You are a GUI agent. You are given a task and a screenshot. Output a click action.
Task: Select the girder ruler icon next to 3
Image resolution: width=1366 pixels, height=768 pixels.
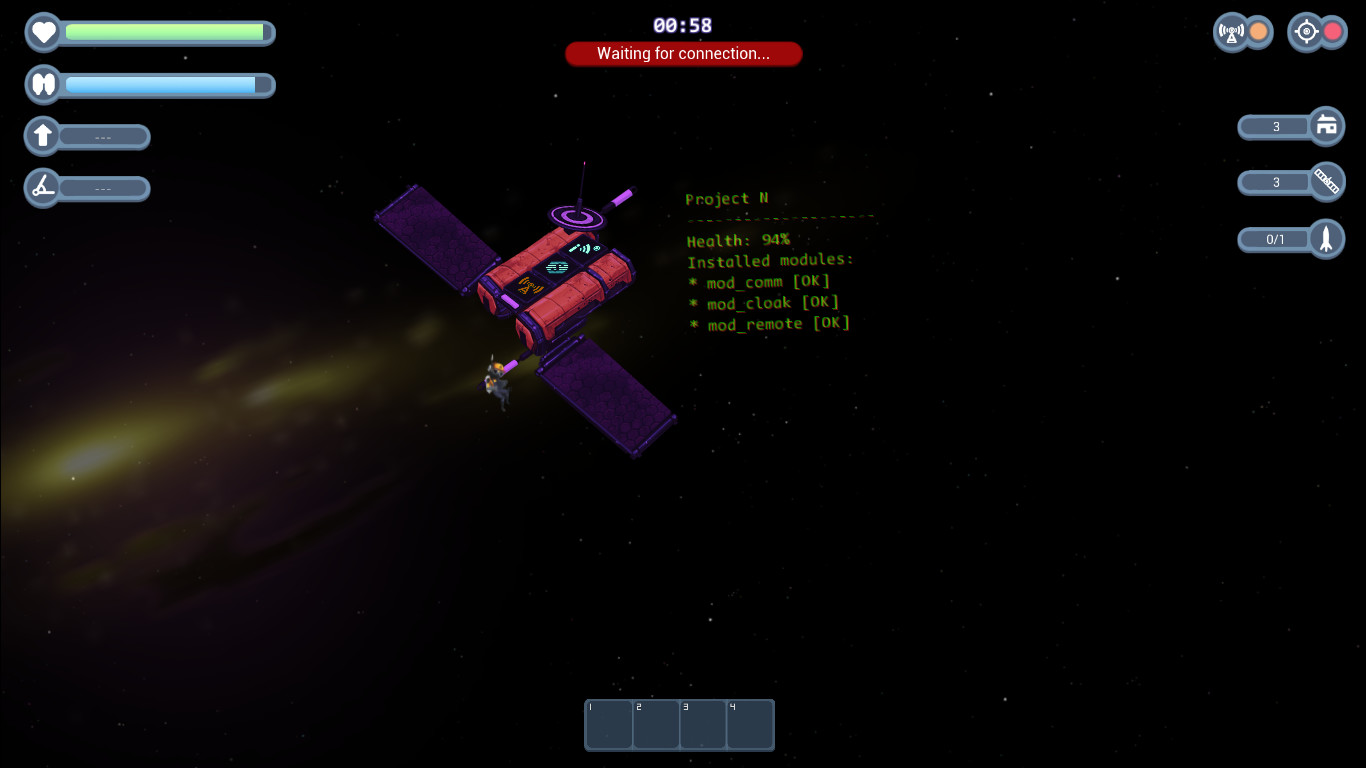coord(1328,182)
